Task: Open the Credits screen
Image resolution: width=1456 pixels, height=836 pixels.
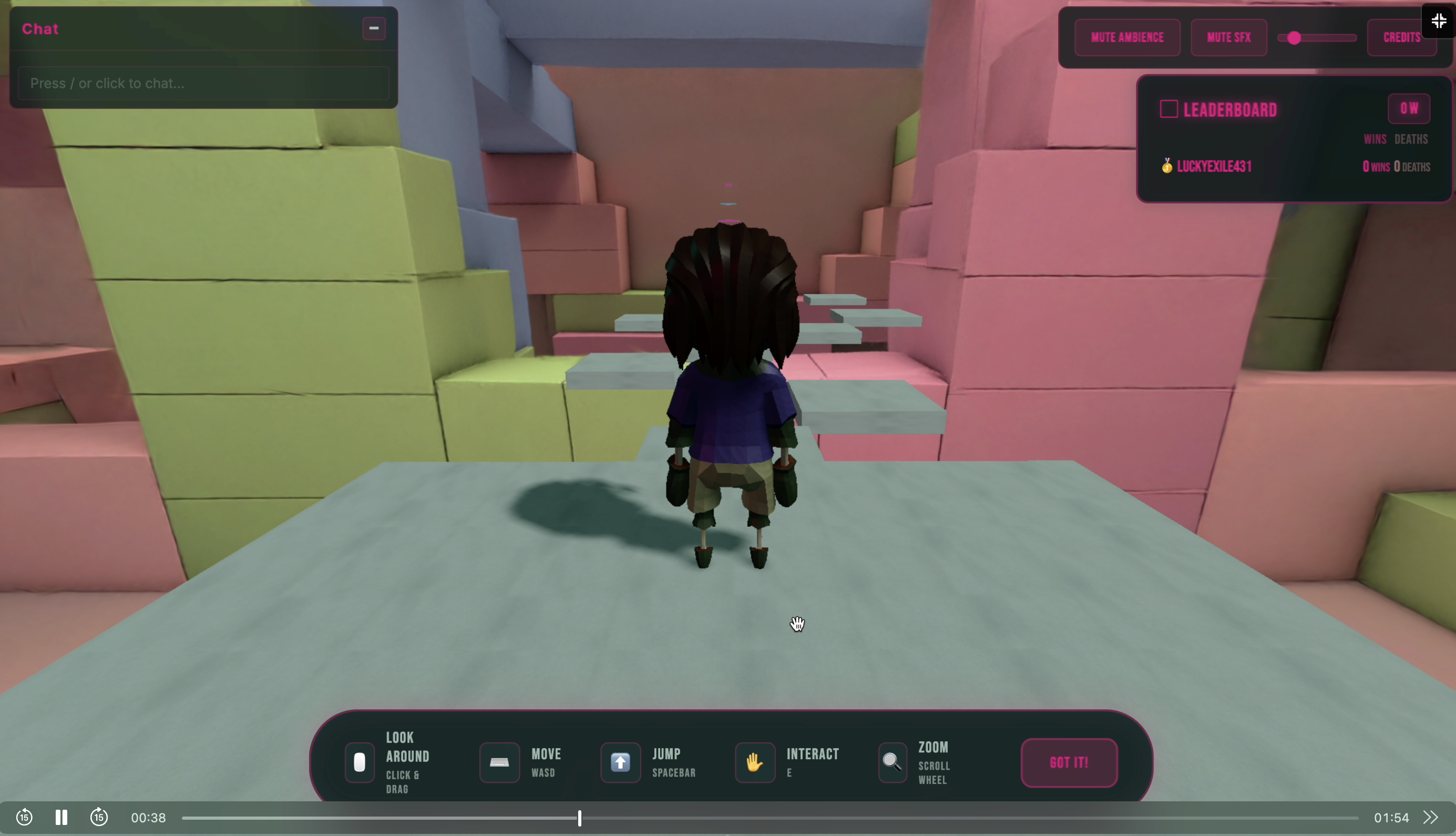Action: coord(1401,37)
